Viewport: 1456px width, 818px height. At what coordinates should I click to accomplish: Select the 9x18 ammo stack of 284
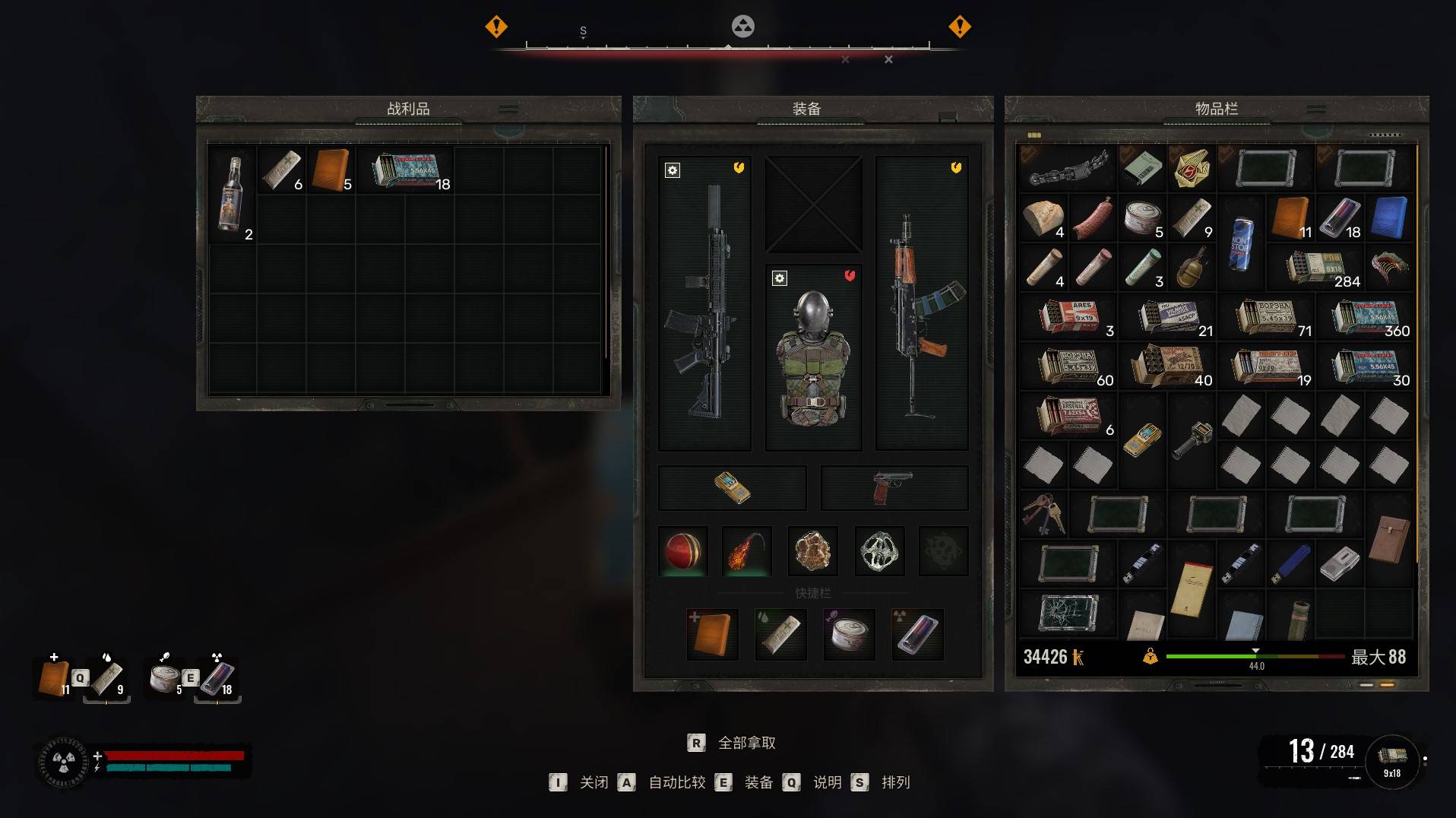coord(1315,268)
